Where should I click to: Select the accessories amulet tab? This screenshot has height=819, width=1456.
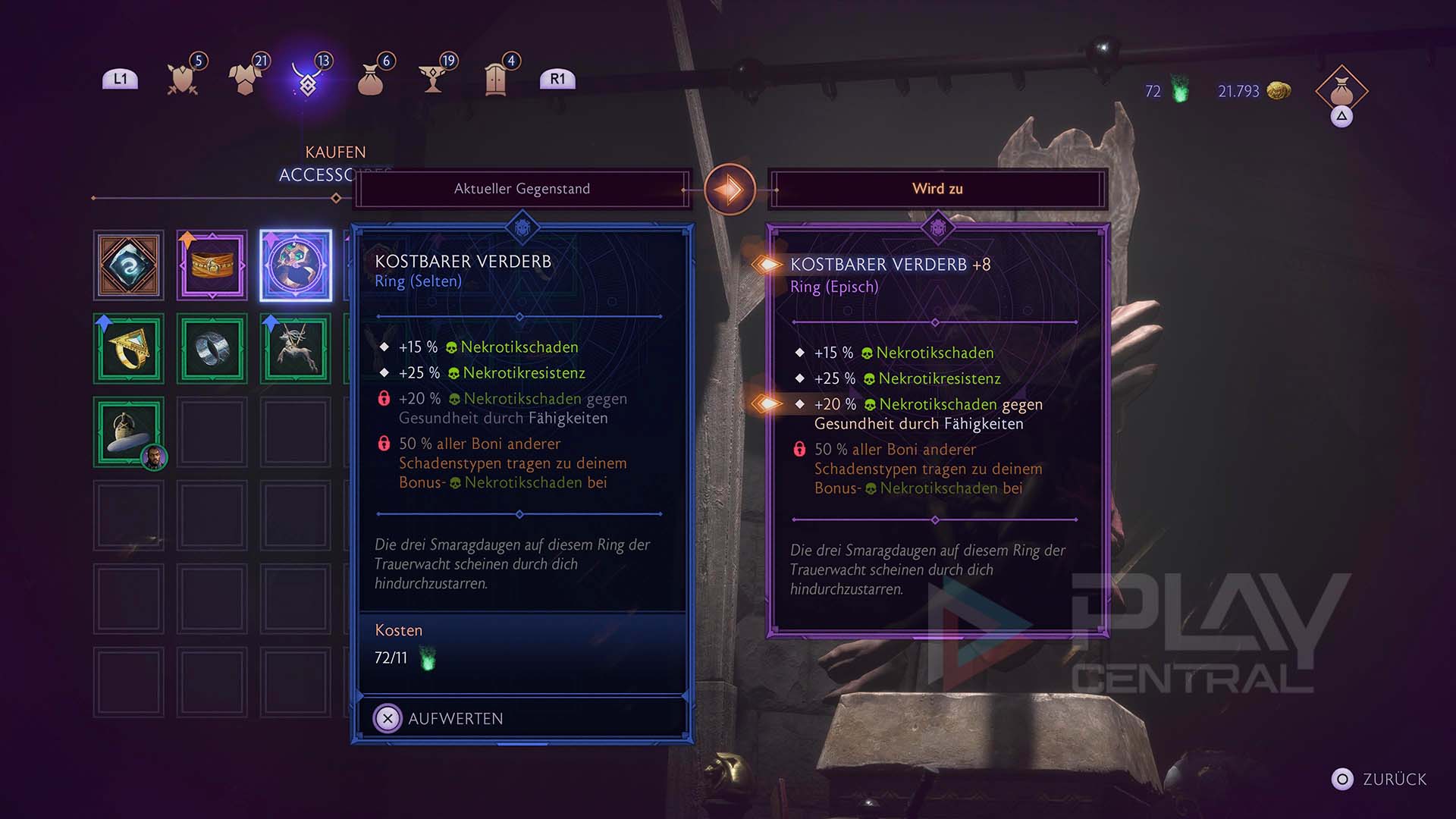[x=308, y=79]
